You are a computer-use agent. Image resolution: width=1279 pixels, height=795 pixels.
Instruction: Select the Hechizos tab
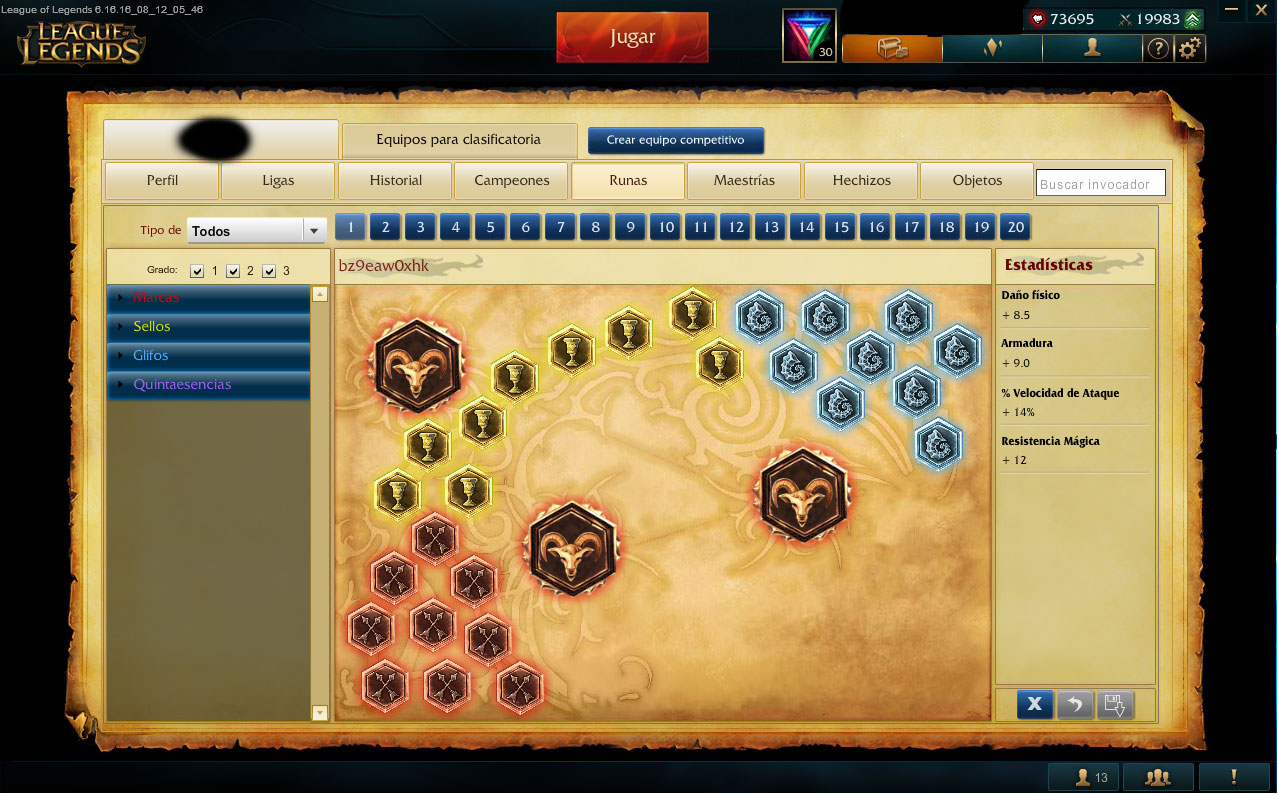point(861,181)
